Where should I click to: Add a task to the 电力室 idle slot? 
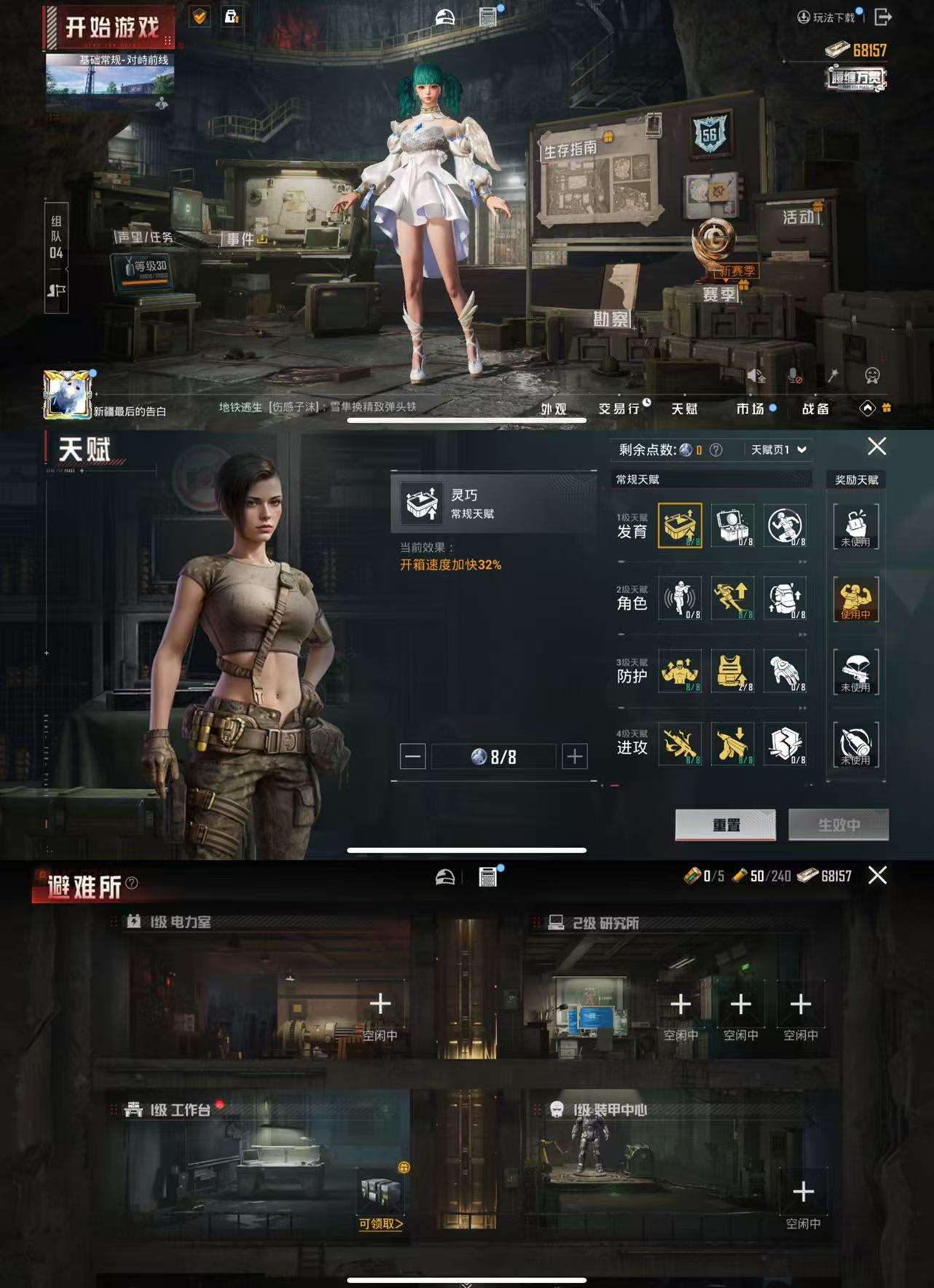click(380, 1005)
